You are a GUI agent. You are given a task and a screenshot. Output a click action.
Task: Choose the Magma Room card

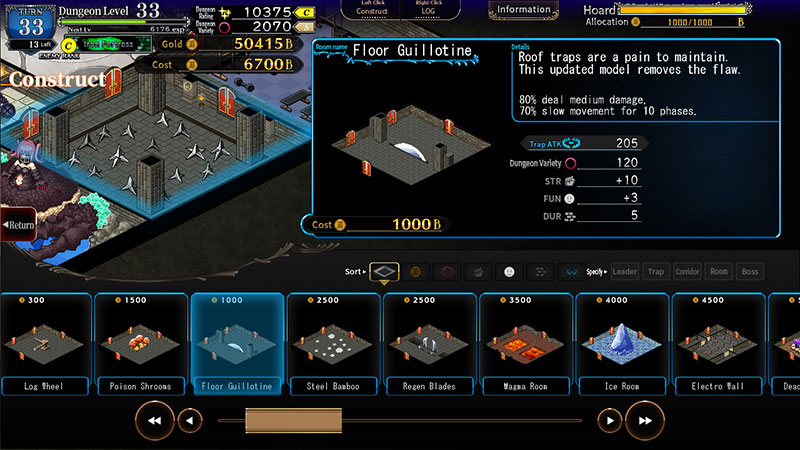coord(522,342)
